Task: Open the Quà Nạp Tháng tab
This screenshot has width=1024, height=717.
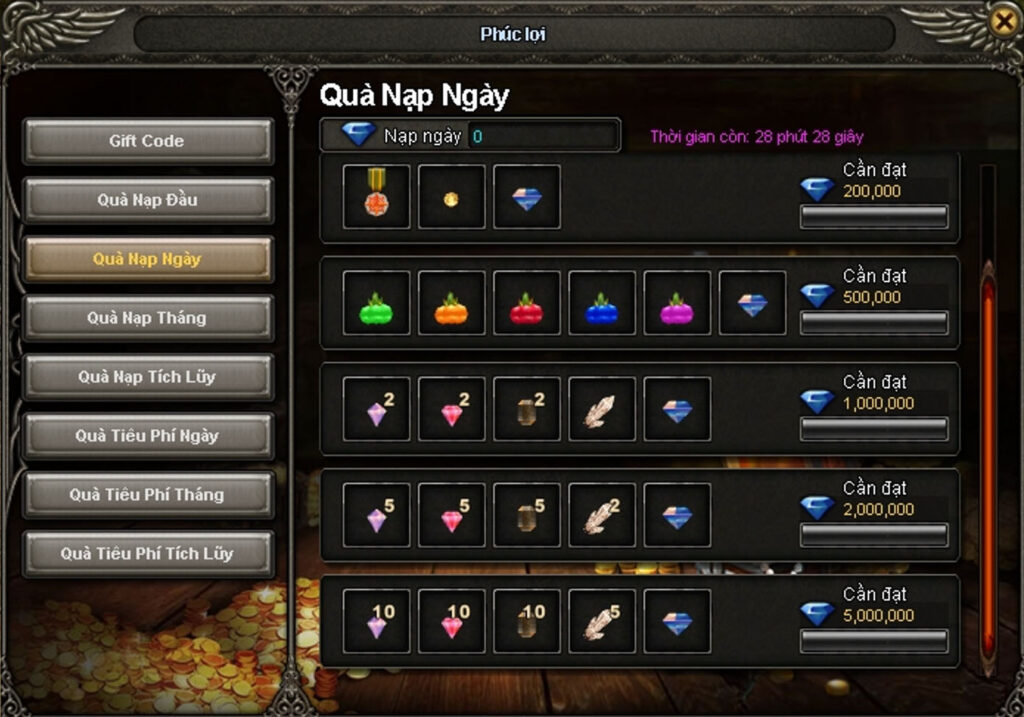Action: point(147,318)
